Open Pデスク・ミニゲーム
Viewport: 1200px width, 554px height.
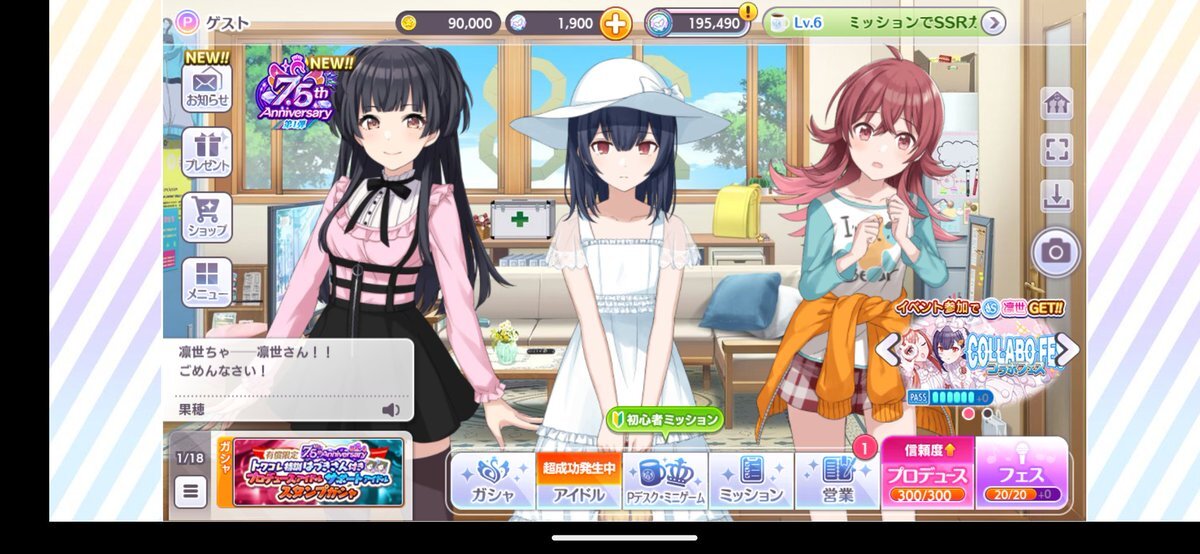tap(664, 481)
